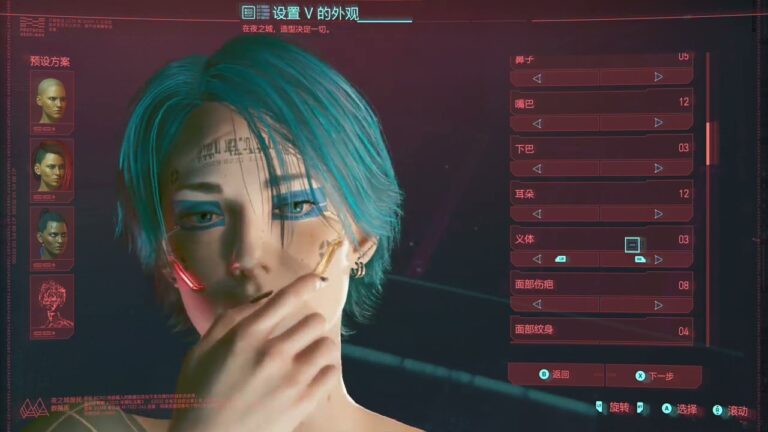The width and height of the screenshot is (768, 432).
Task: Click the right arrow under 耳朵
Action: click(658, 213)
